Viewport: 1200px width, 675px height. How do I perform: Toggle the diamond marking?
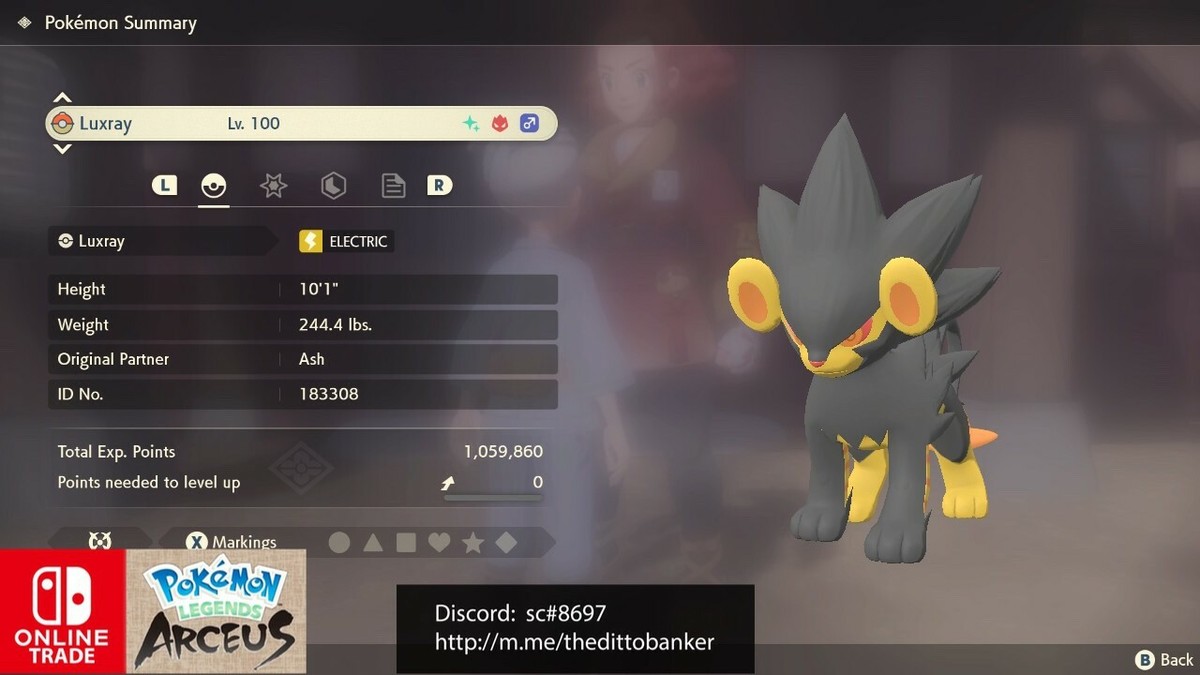pyautogui.click(x=506, y=542)
